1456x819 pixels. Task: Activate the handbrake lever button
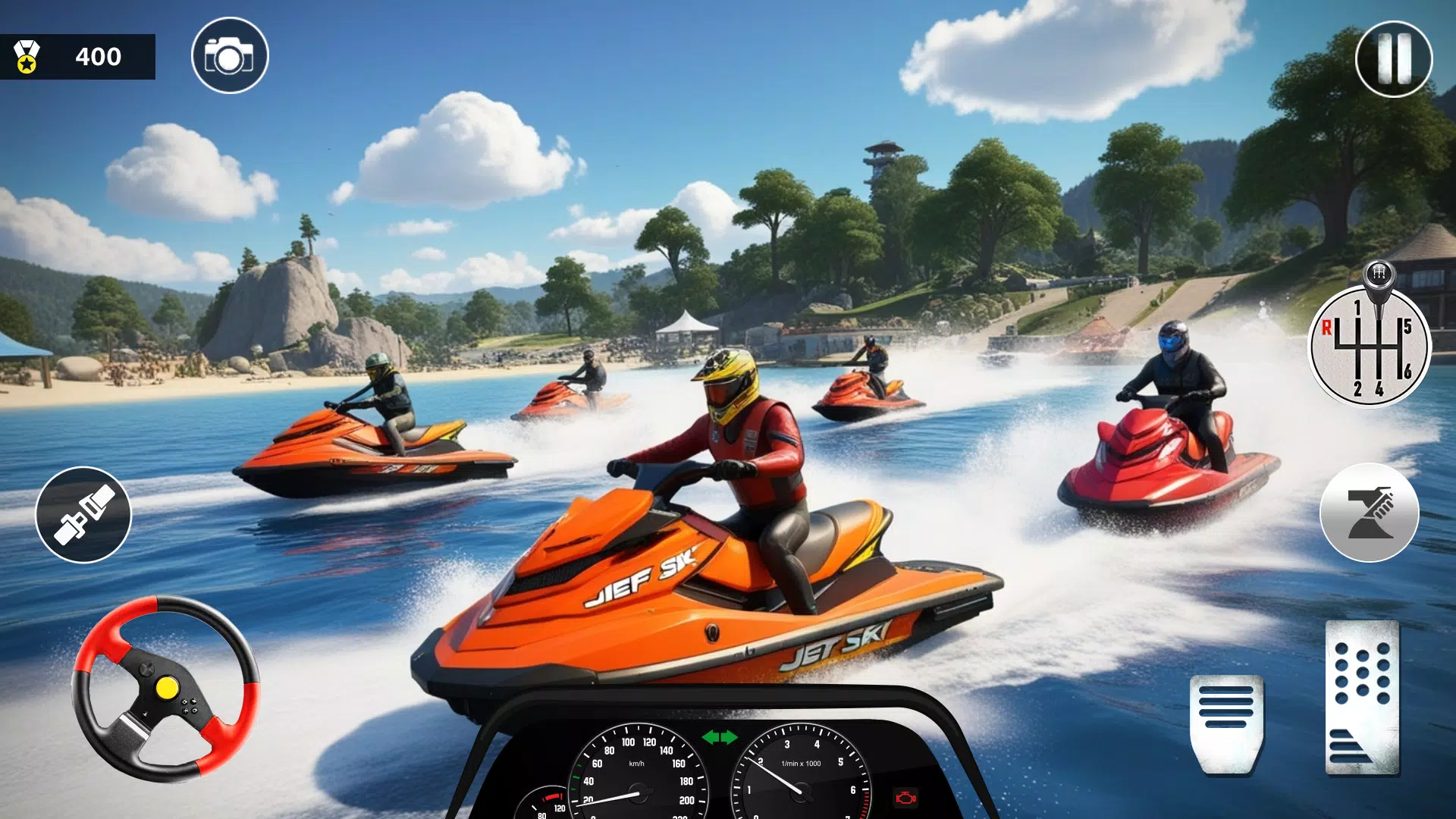point(1369,513)
